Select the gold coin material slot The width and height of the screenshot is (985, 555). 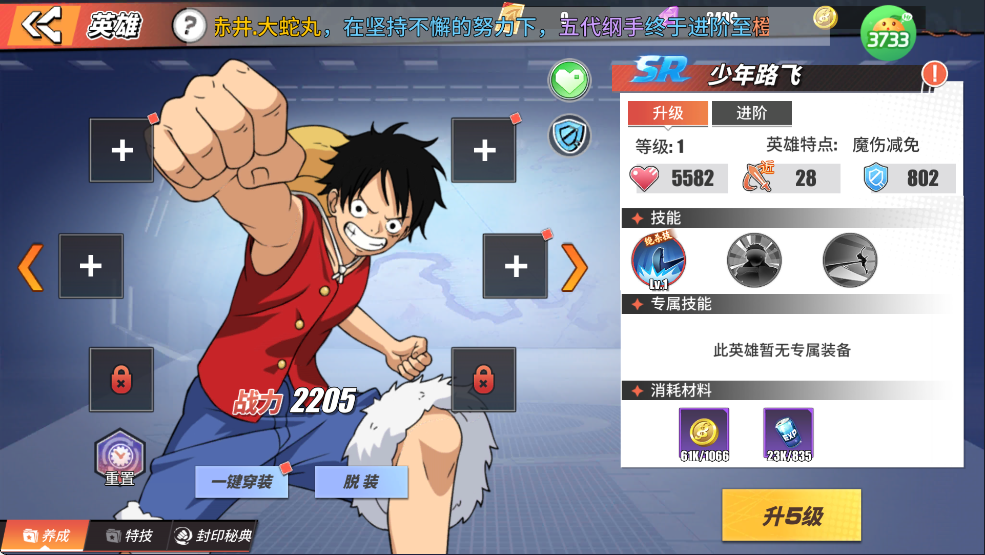(704, 433)
